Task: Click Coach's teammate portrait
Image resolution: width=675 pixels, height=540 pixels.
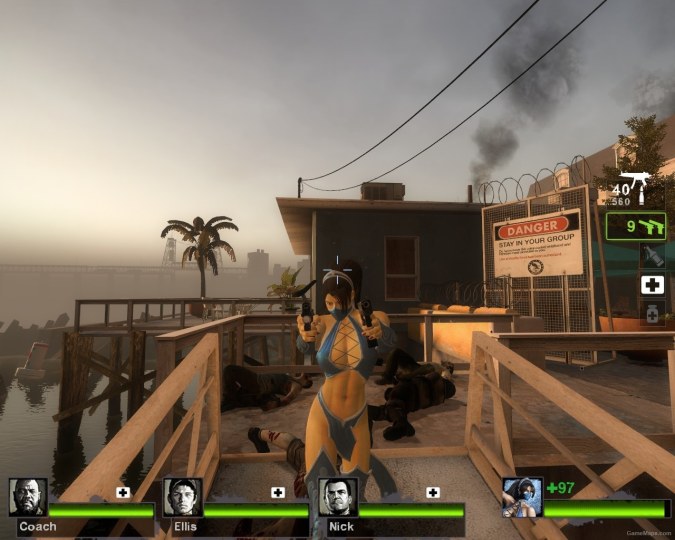Action: coord(28,497)
